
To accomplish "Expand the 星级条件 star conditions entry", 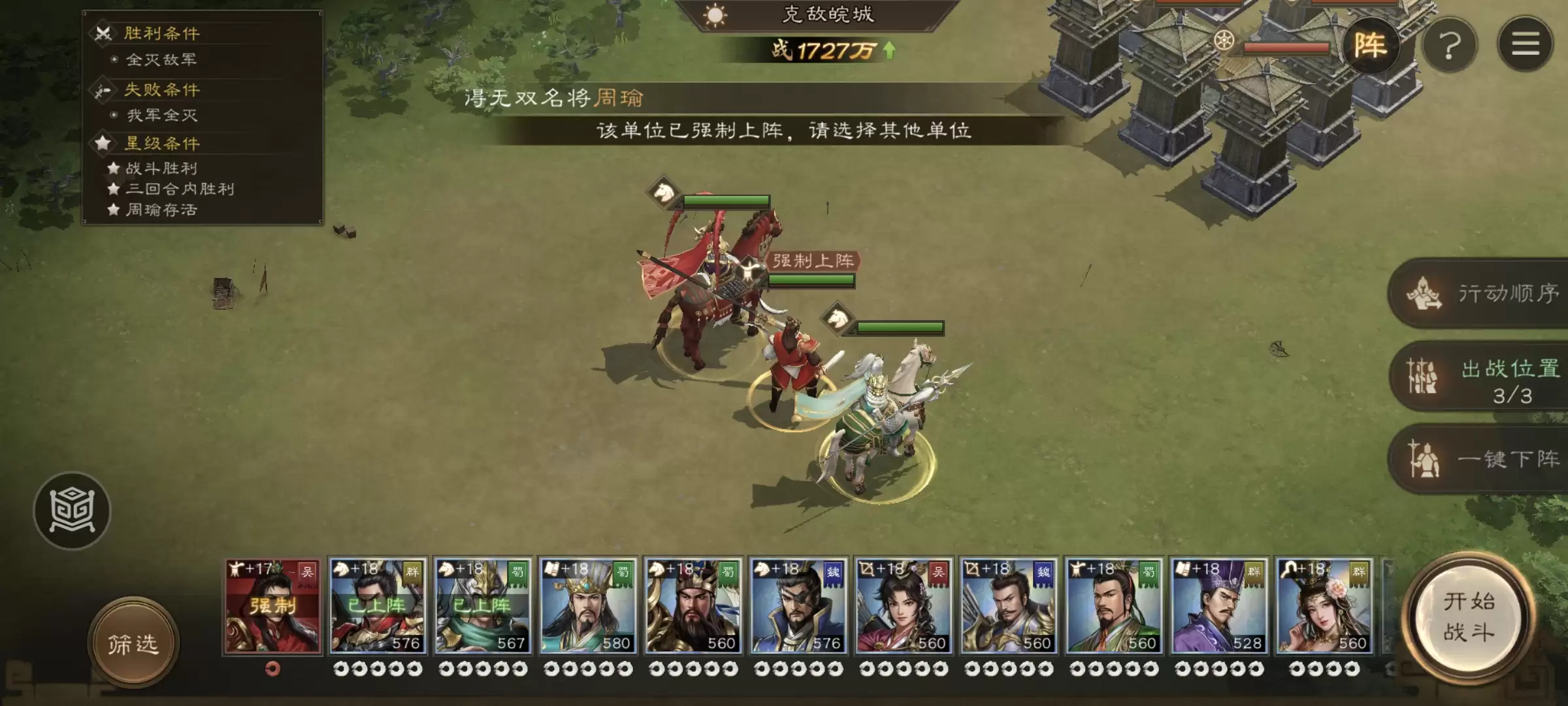I will coord(161,144).
